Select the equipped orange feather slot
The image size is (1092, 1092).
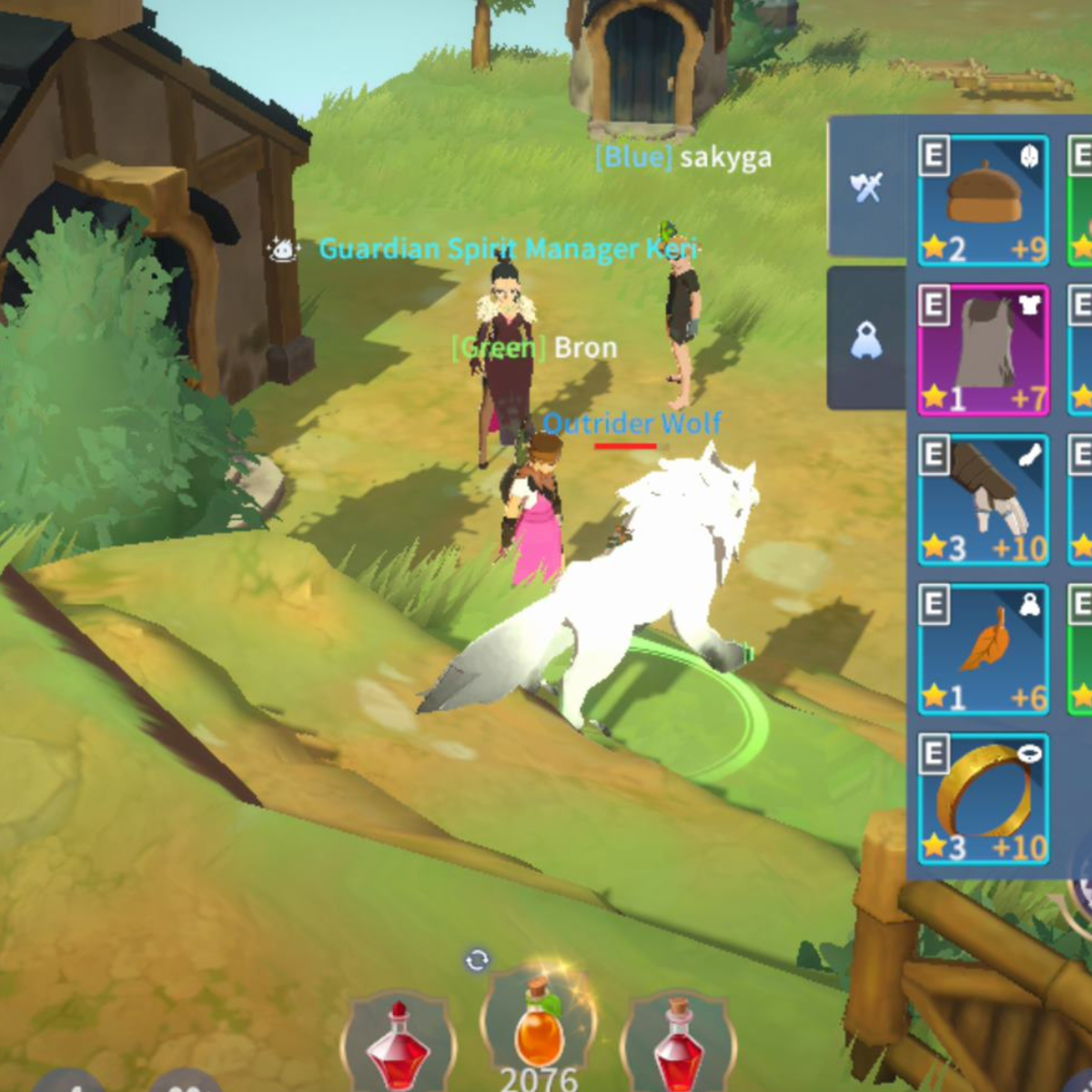983,649
